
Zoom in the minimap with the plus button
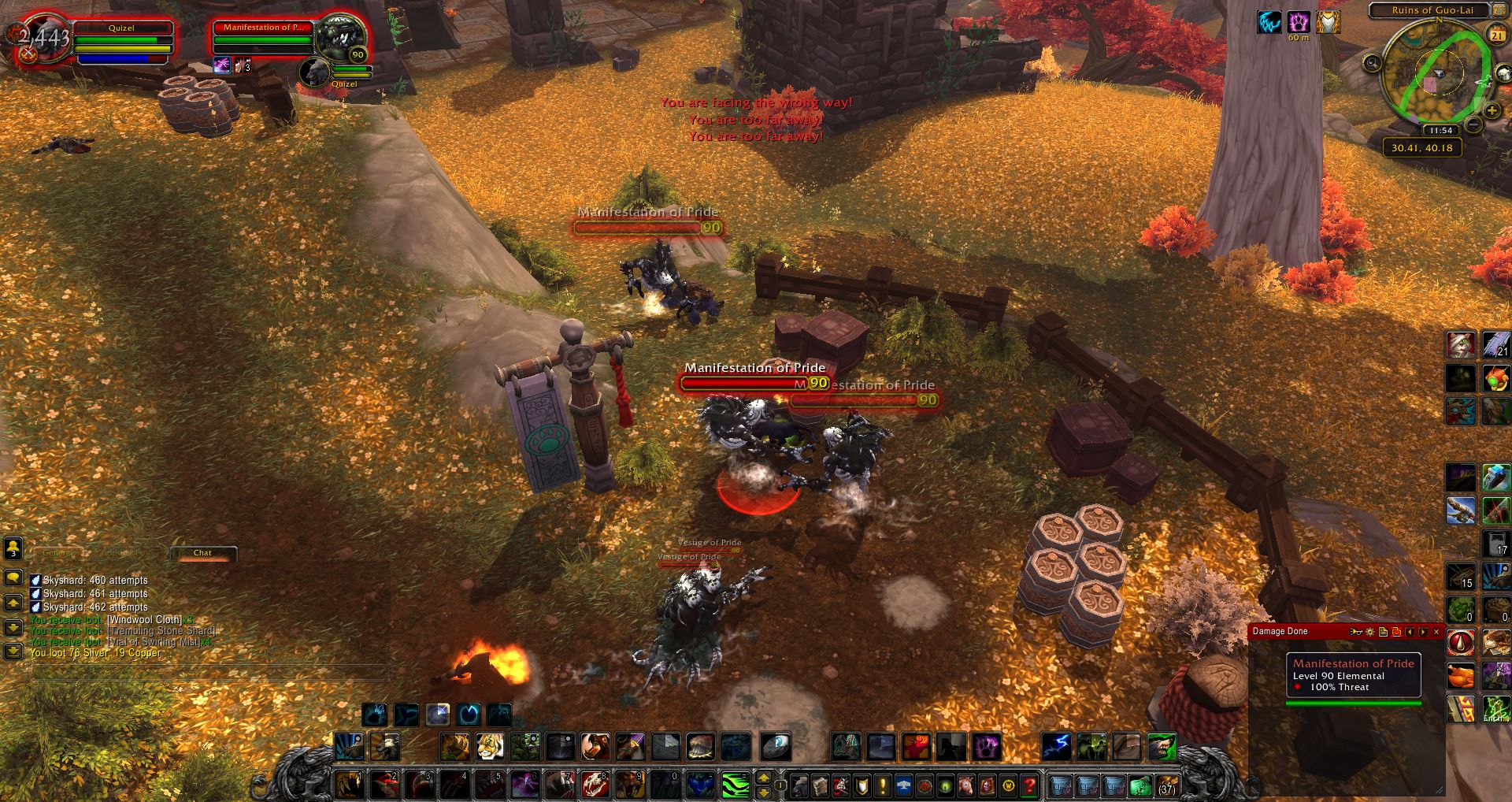pos(1492,111)
